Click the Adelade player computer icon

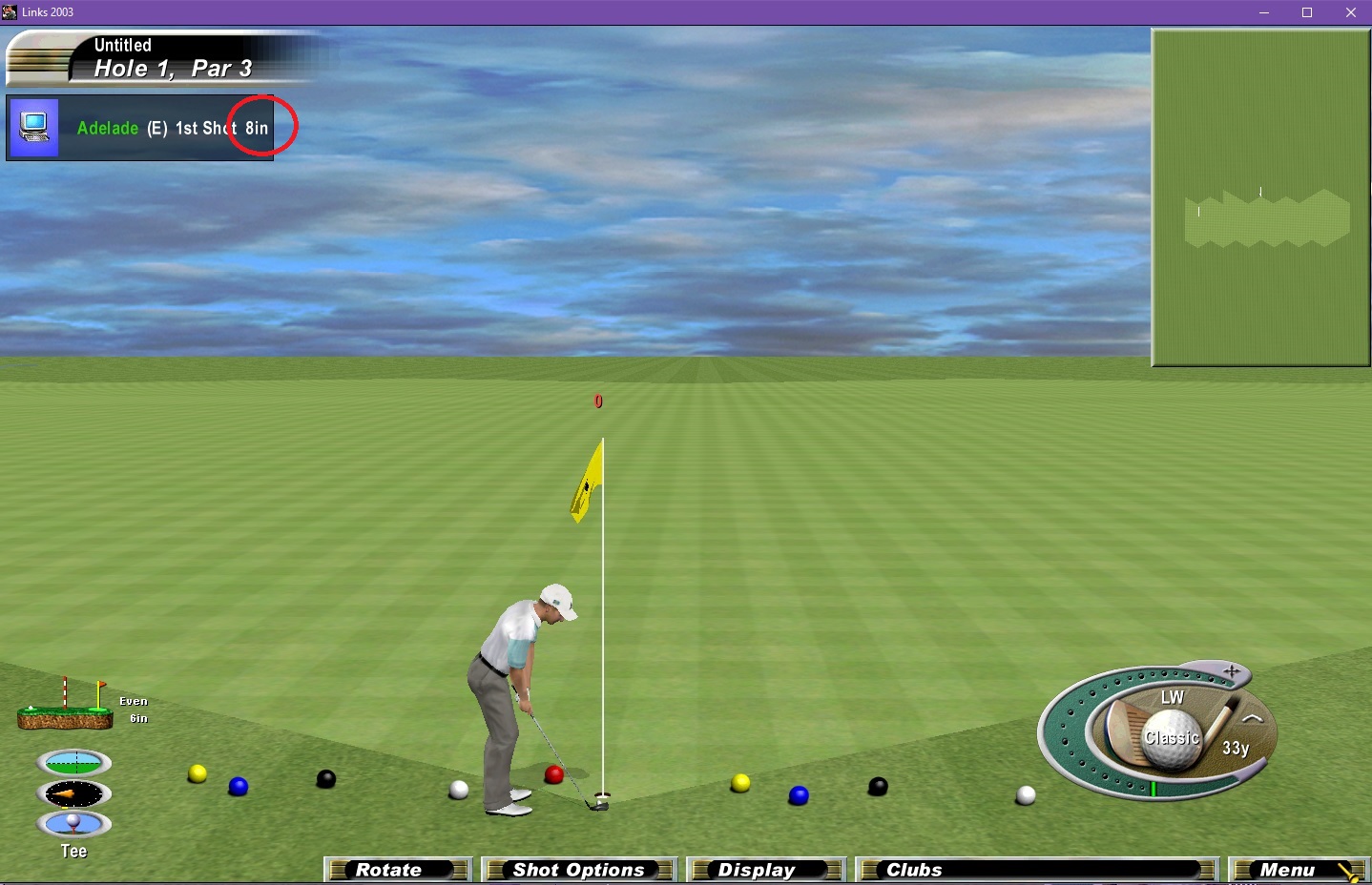(34, 128)
